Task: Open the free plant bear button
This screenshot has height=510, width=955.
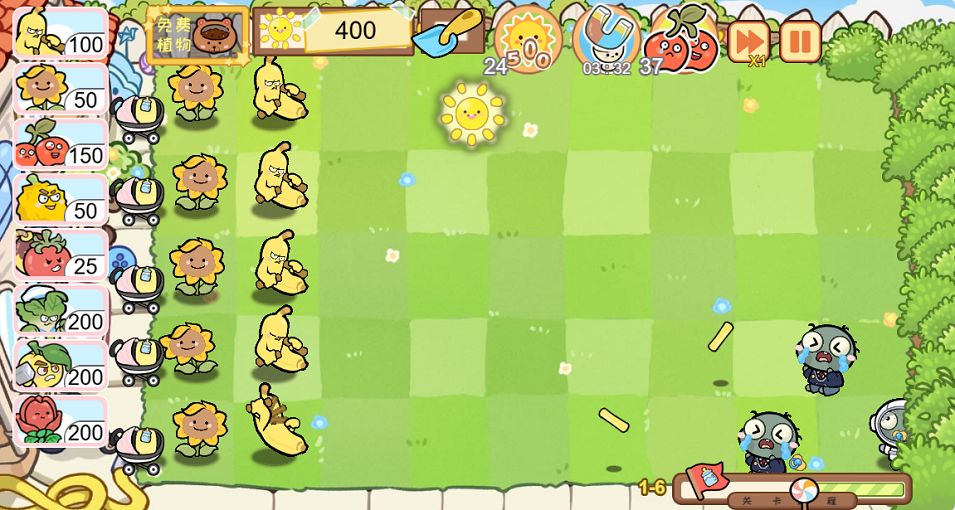Action: (x=198, y=34)
